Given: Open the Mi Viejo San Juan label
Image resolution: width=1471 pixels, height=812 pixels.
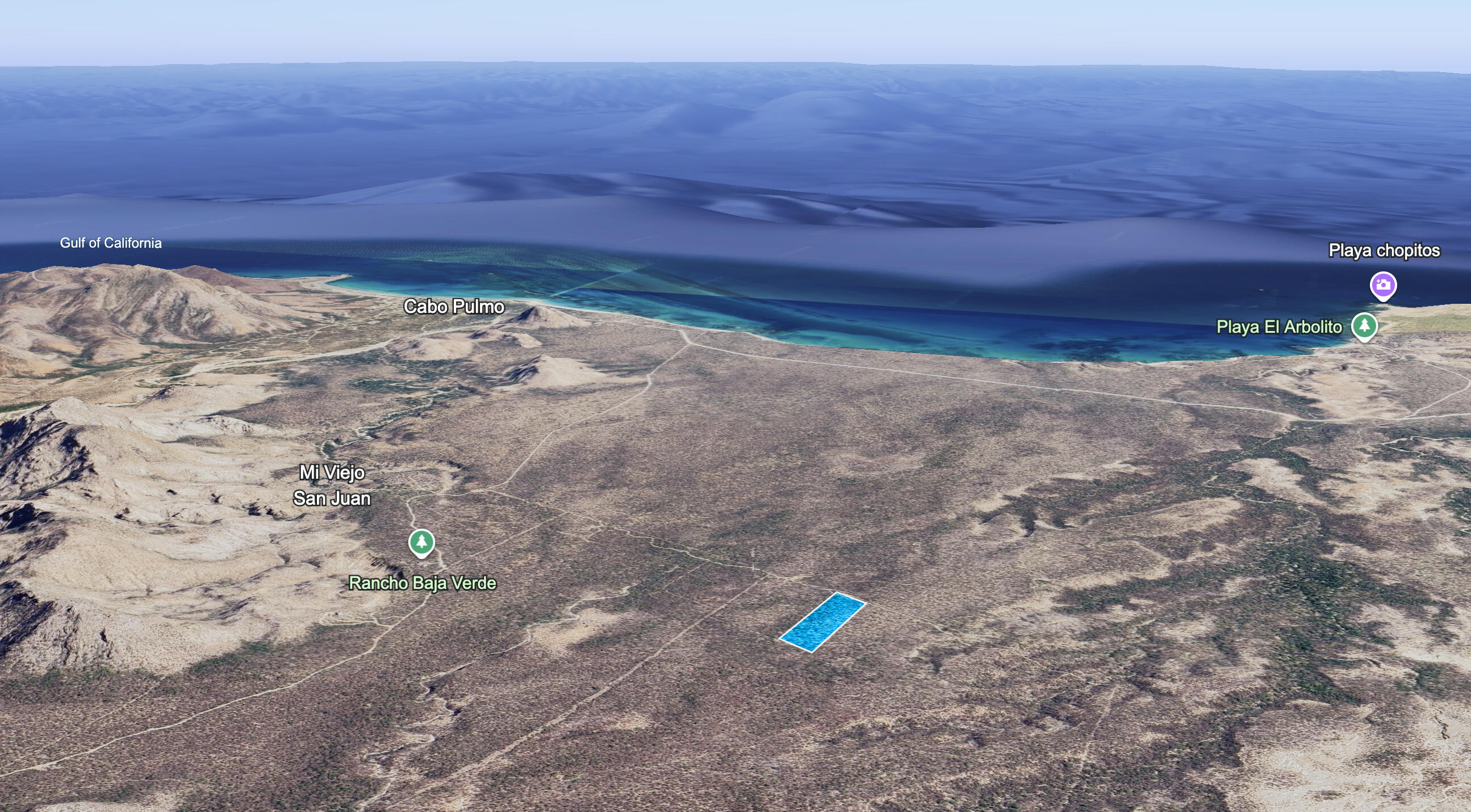Looking at the screenshot, I should (x=332, y=485).
